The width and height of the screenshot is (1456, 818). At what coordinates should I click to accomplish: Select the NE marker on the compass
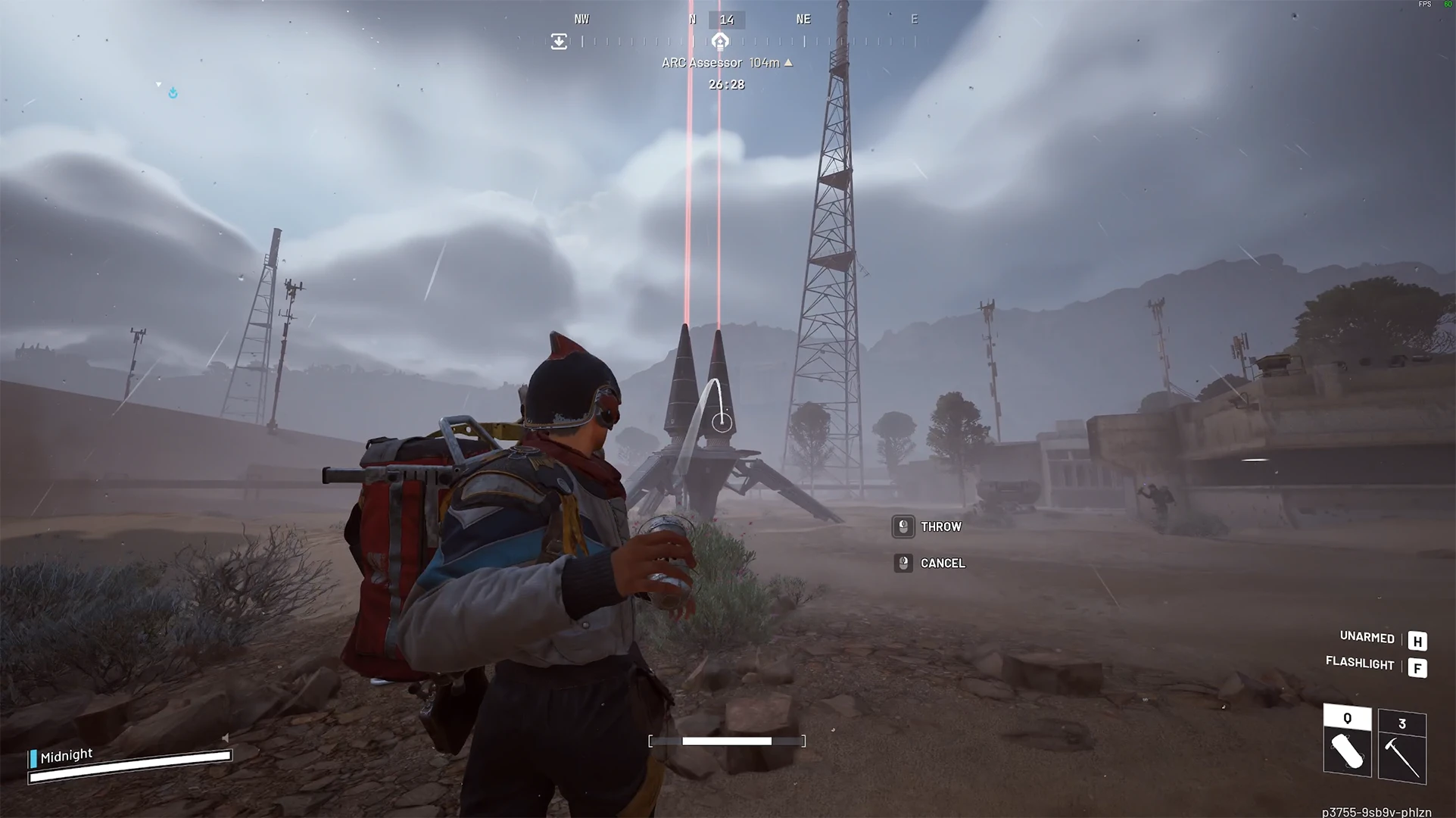point(803,19)
